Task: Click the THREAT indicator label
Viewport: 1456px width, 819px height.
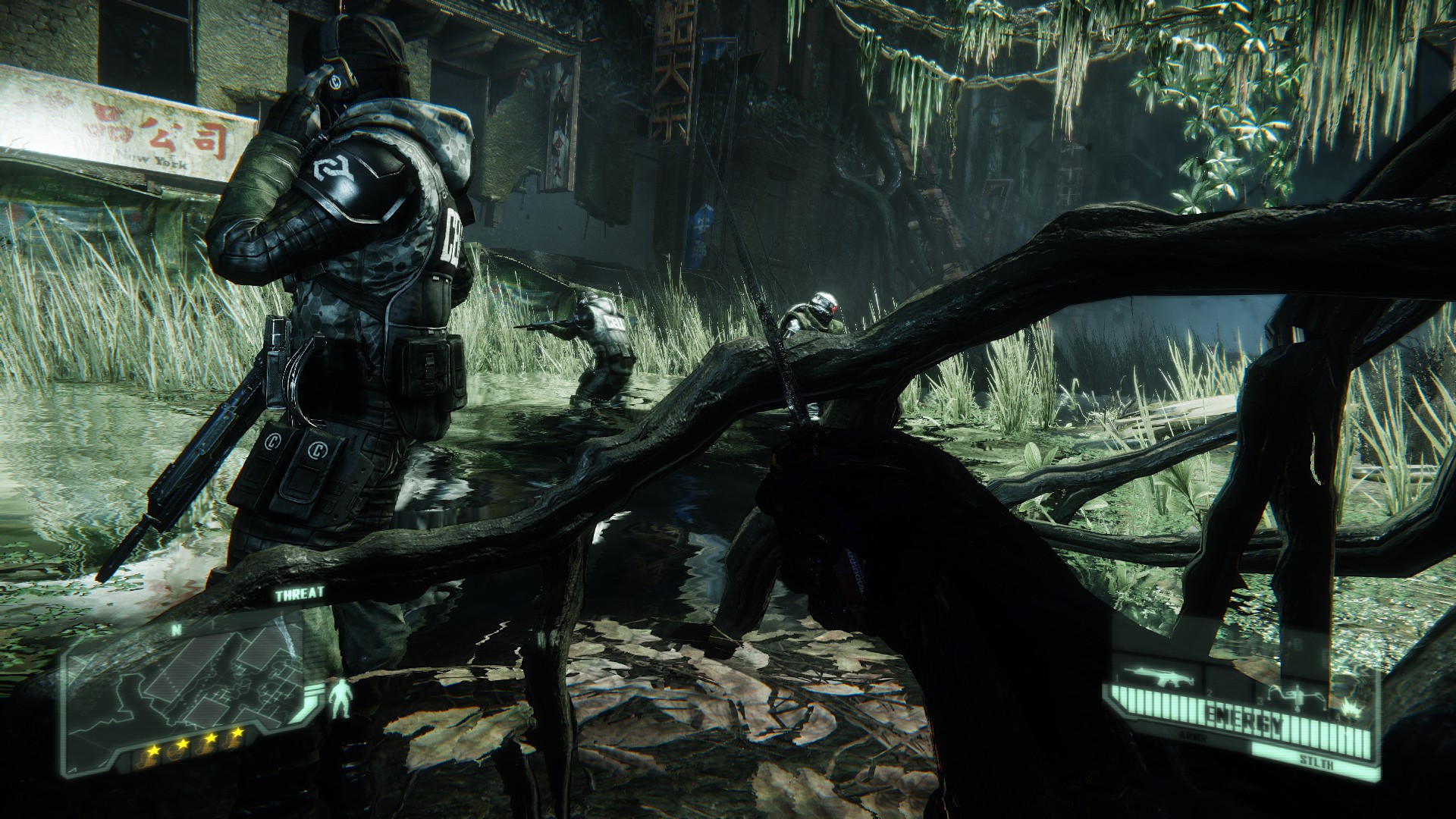Action: 300,594
